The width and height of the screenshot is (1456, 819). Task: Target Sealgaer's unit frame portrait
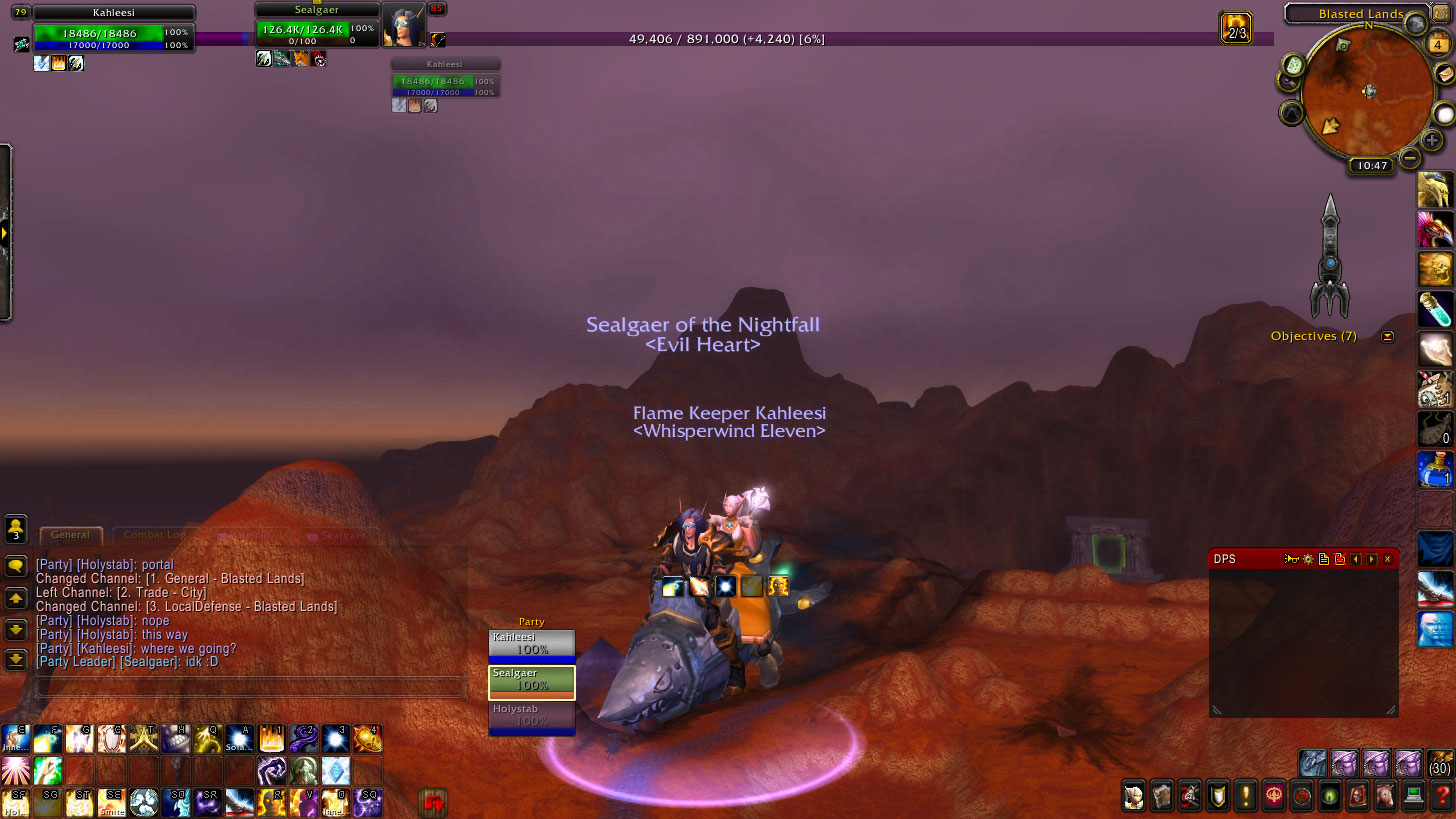(403, 25)
